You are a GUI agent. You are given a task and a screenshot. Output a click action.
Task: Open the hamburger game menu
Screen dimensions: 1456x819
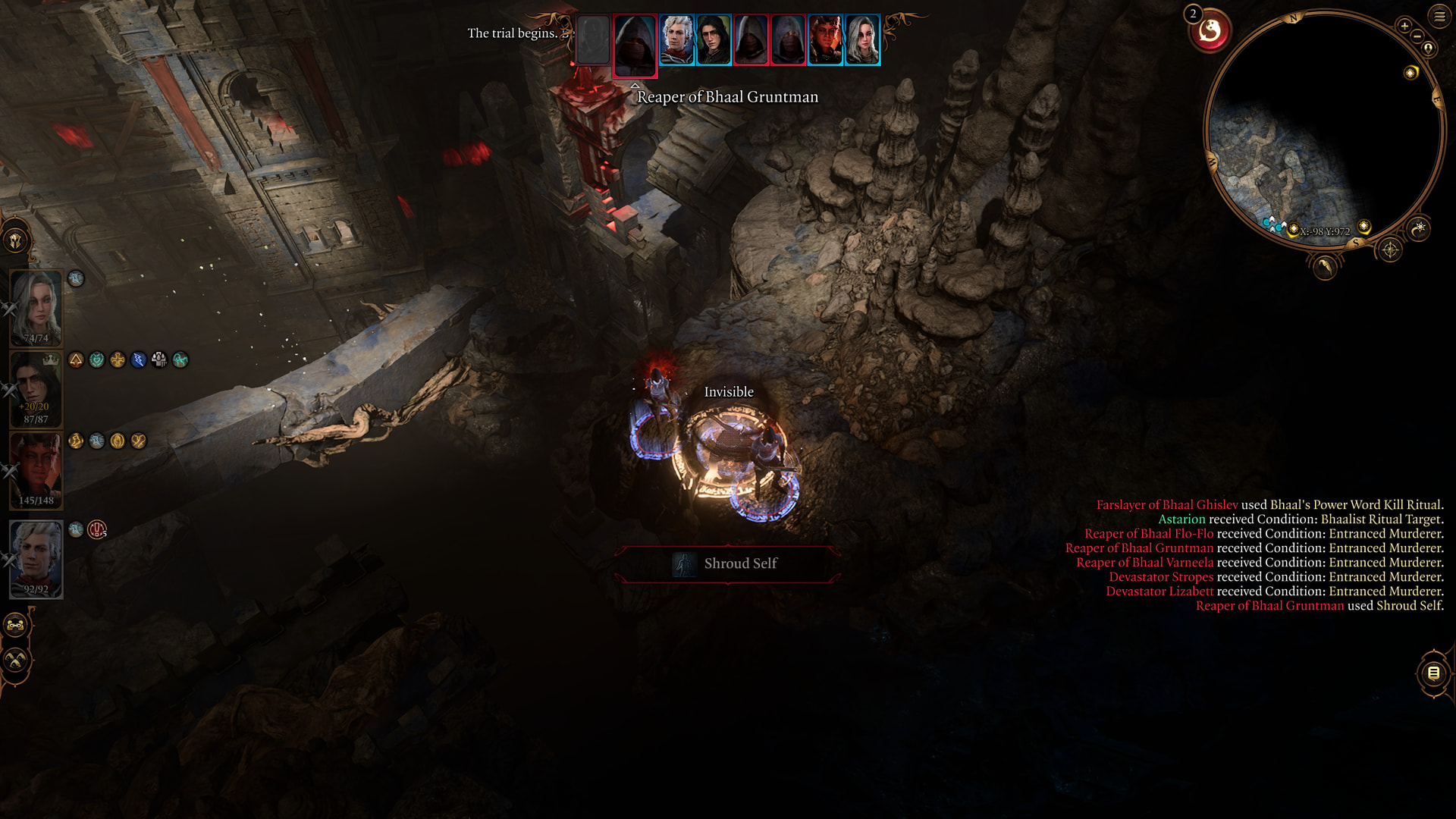[x=1439, y=16]
